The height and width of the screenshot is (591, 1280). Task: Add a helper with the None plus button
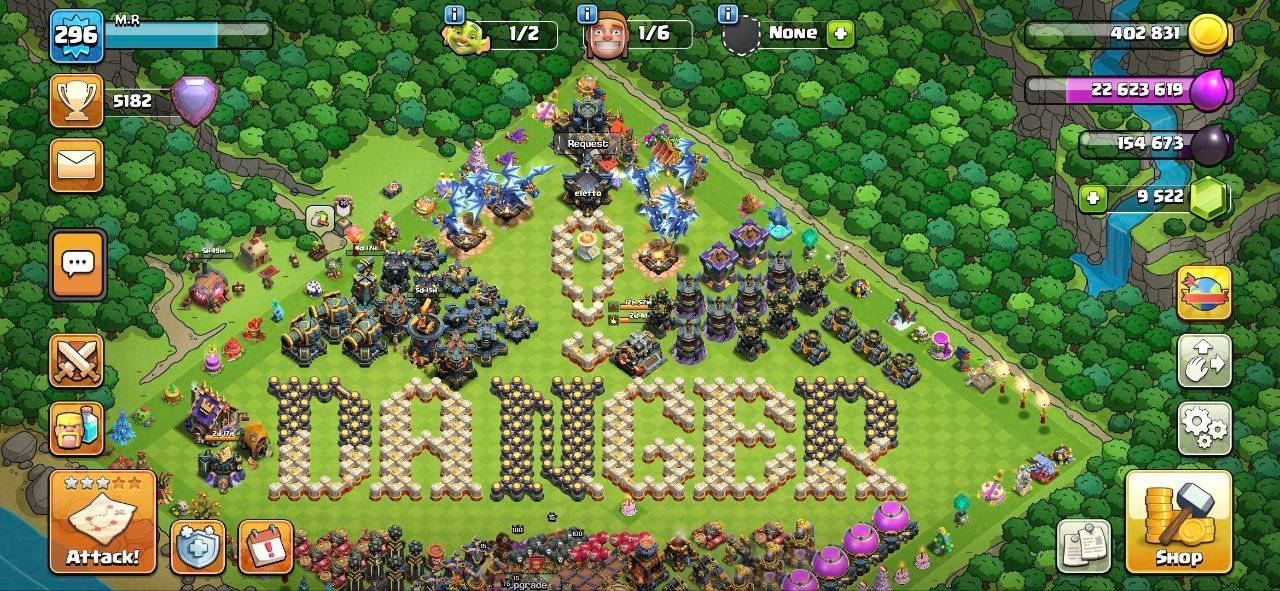pyautogui.click(x=840, y=33)
